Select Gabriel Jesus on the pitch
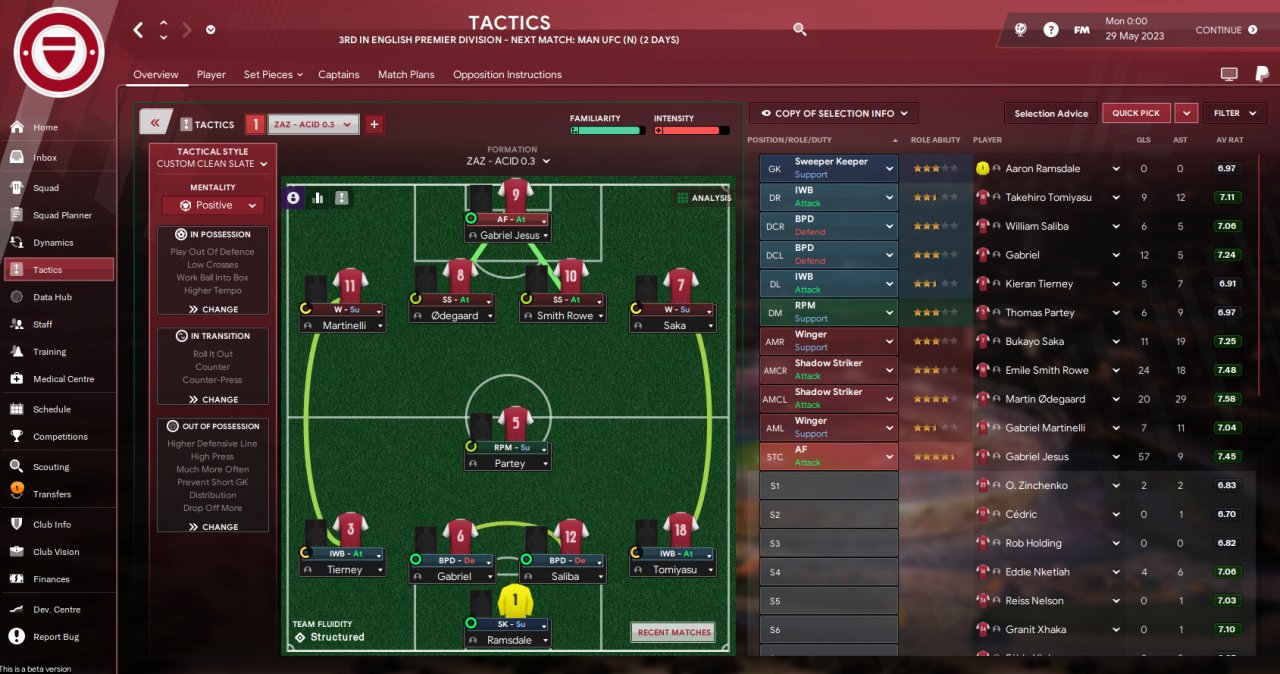 509,235
